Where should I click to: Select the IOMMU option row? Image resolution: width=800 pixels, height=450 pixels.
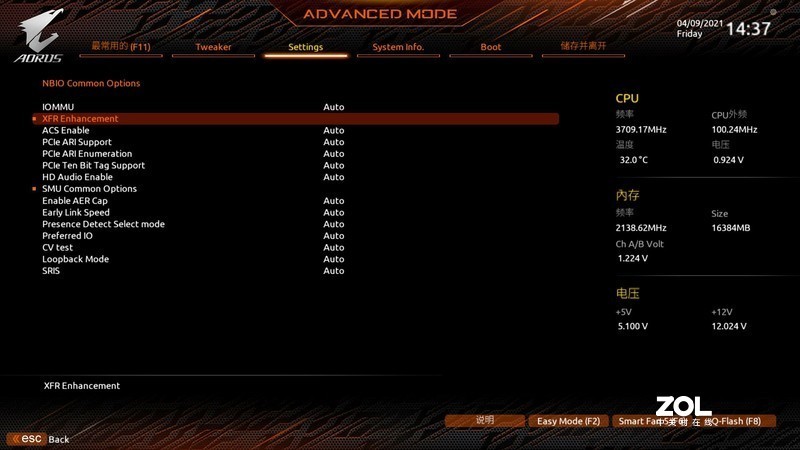[58, 107]
